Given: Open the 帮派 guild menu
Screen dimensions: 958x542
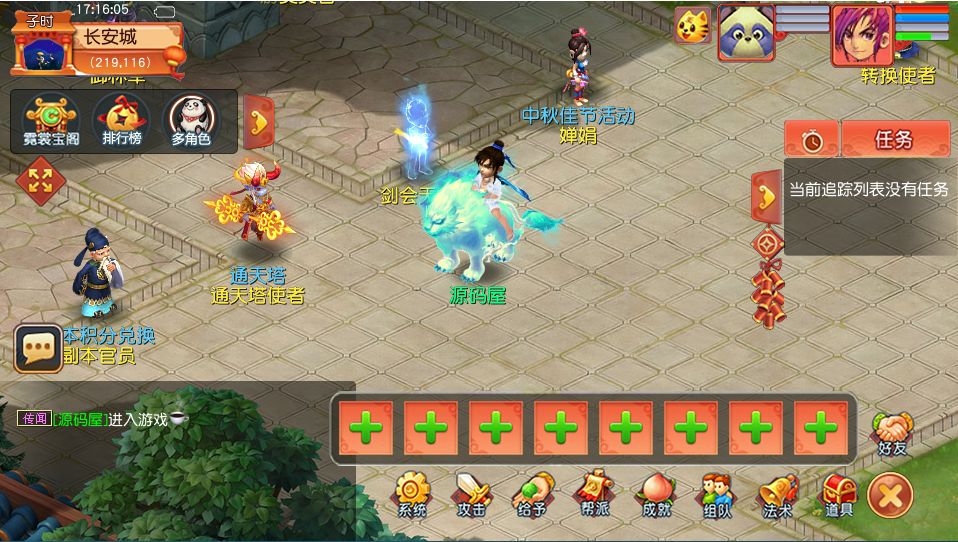Looking at the screenshot, I should [594, 494].
